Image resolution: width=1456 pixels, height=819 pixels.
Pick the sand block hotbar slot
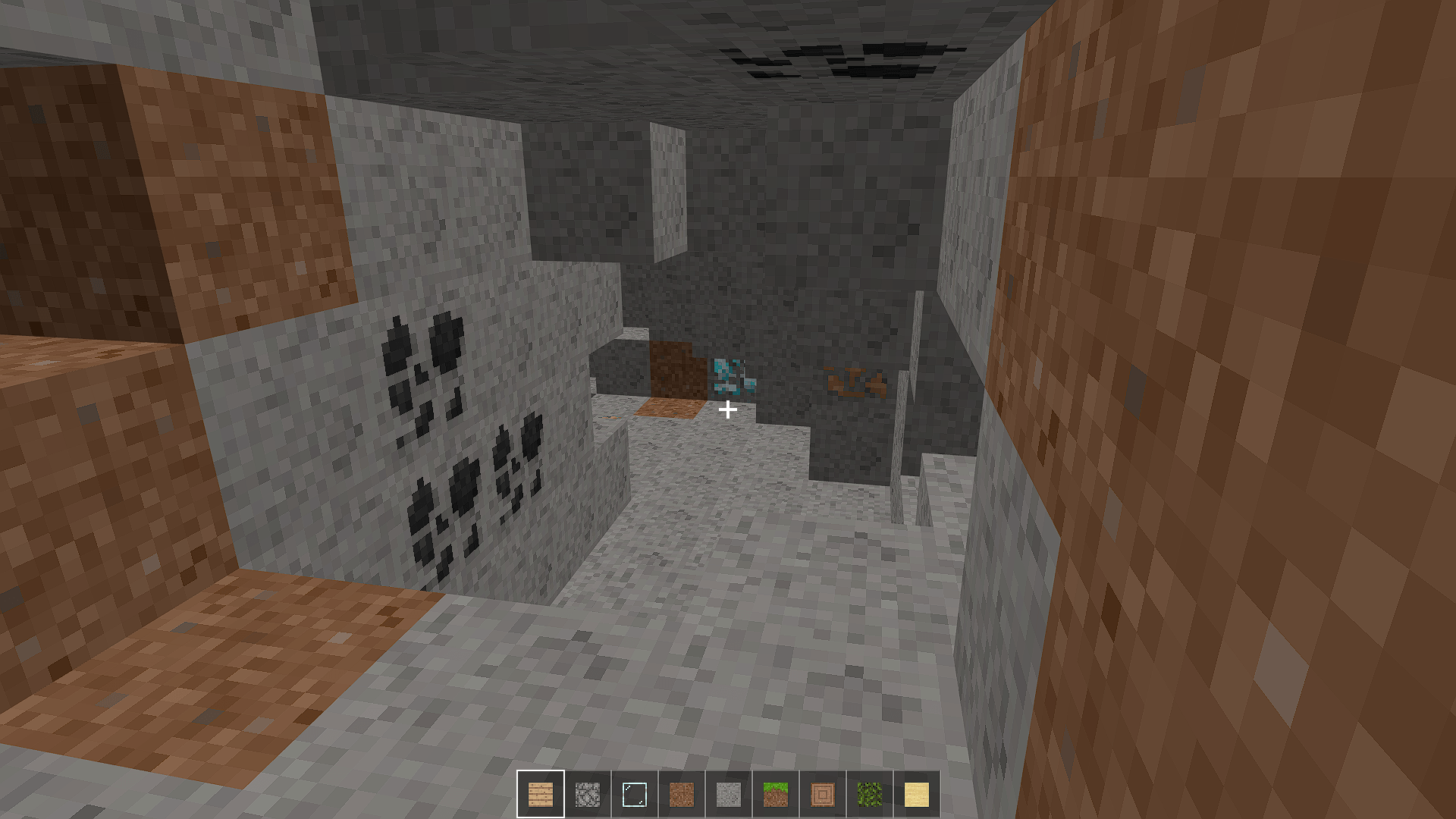(x=917, y=794)
